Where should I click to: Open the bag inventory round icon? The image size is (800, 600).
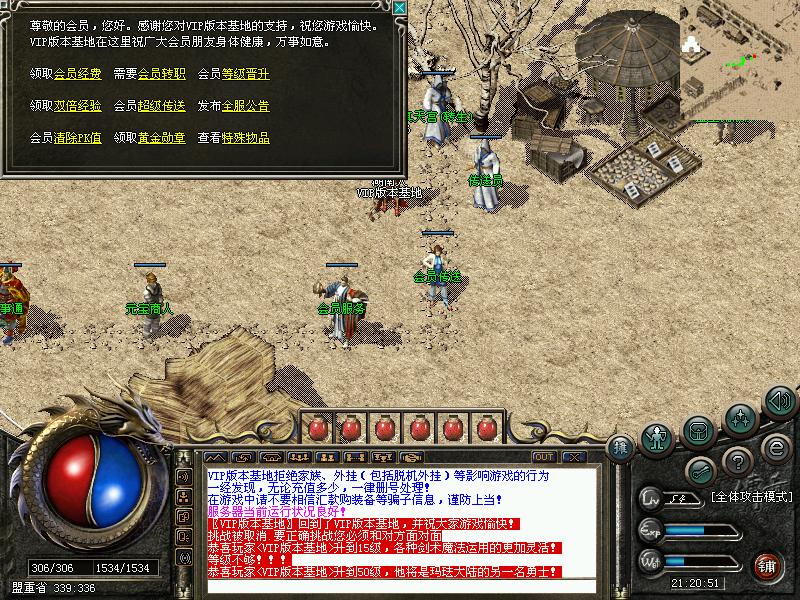(699, 431)
